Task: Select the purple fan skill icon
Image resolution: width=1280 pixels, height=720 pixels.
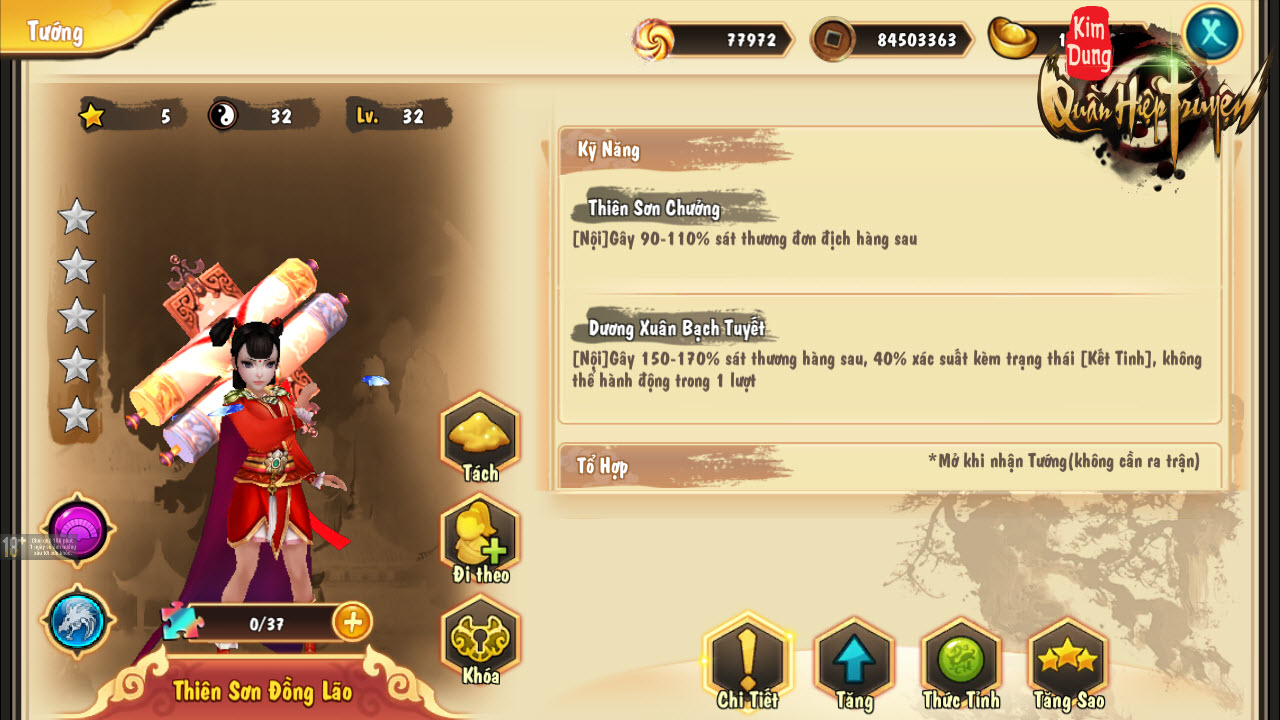Action: coord(78,530)
